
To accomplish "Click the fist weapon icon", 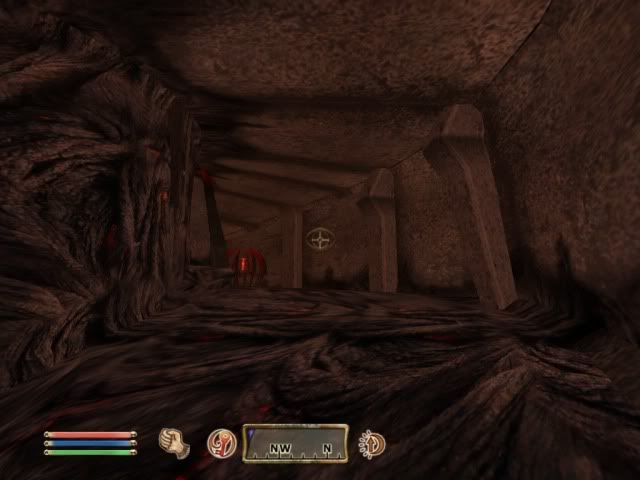I will [x=175, y=441].
